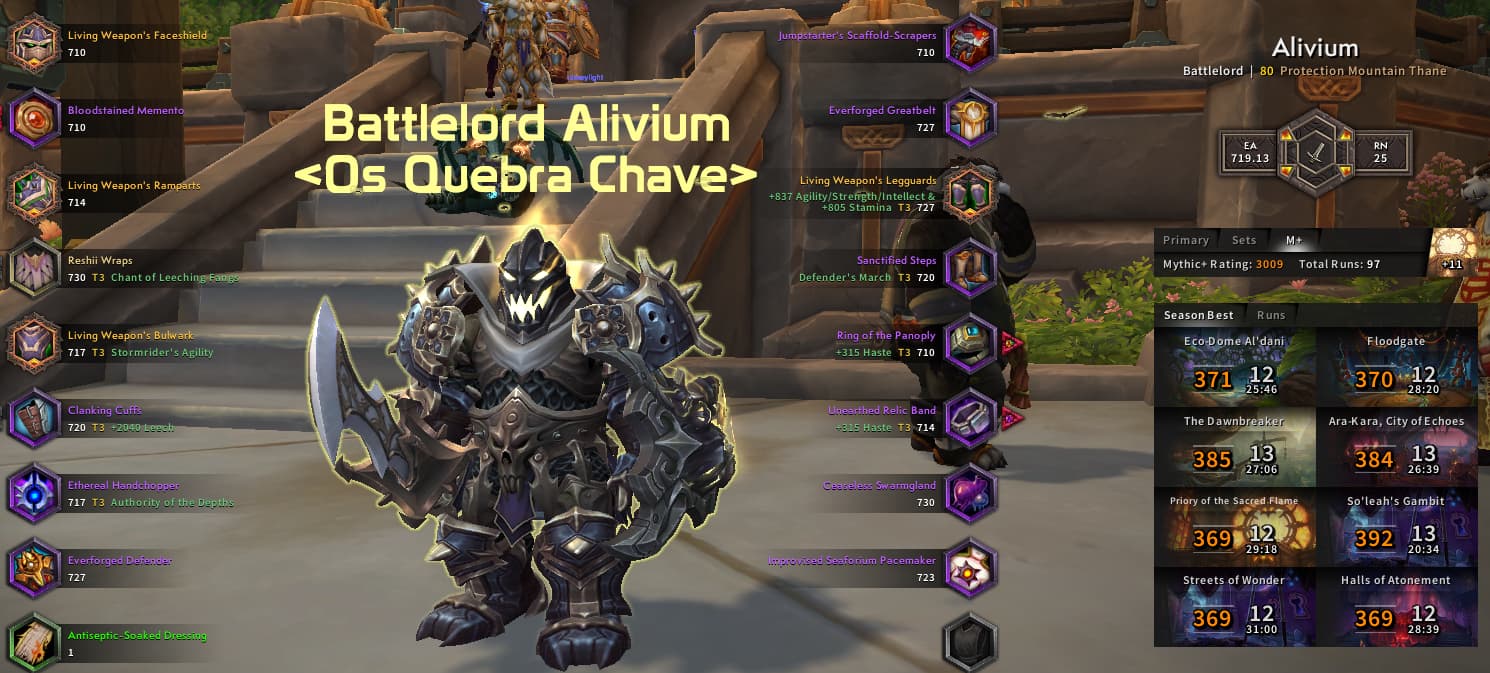Select the Sanctified Steps boots slot
This screenshot has width=1490, height=673.
[970, 269]
